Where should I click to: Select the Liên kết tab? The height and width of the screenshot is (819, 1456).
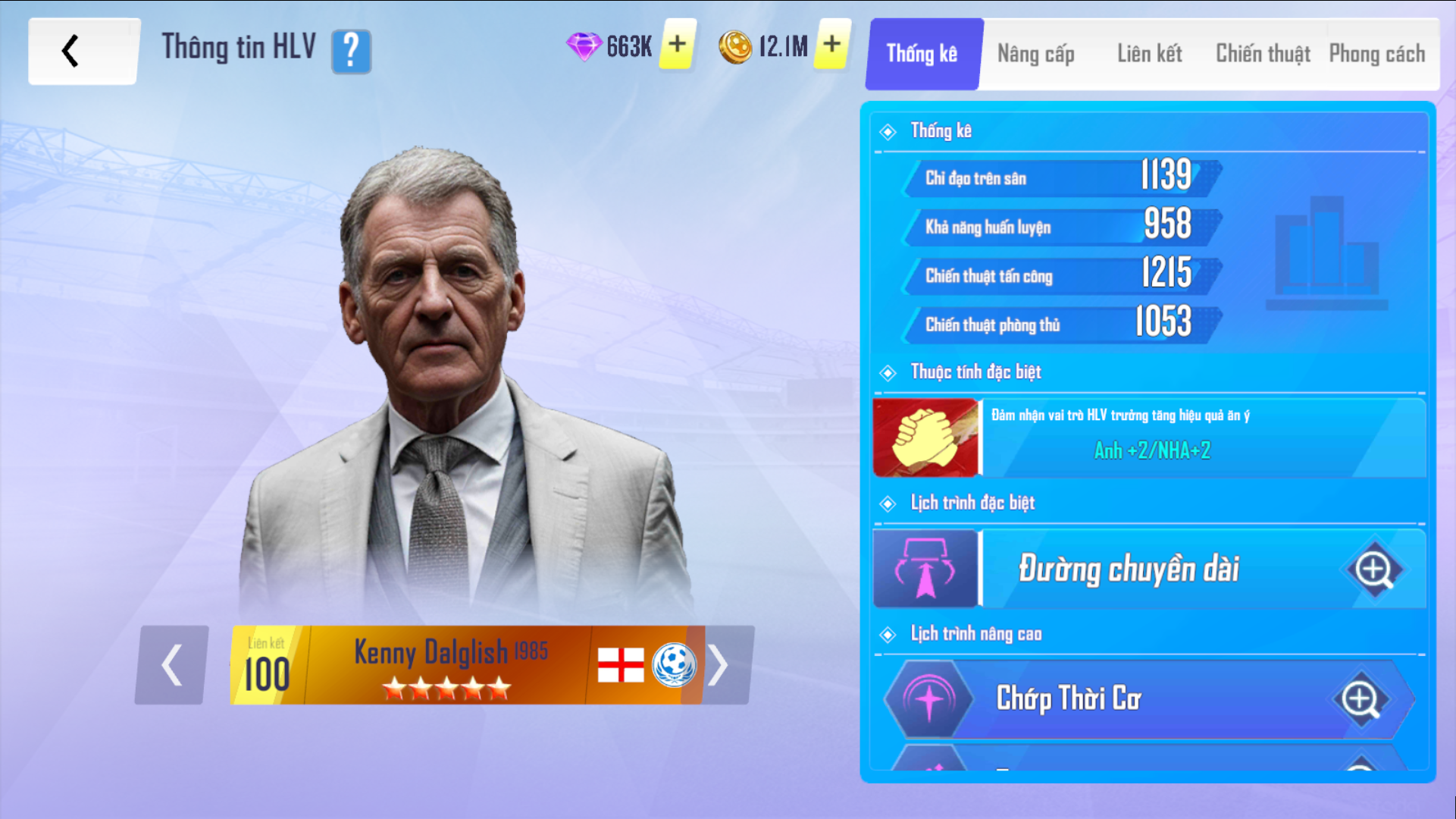pos(1149,54)
